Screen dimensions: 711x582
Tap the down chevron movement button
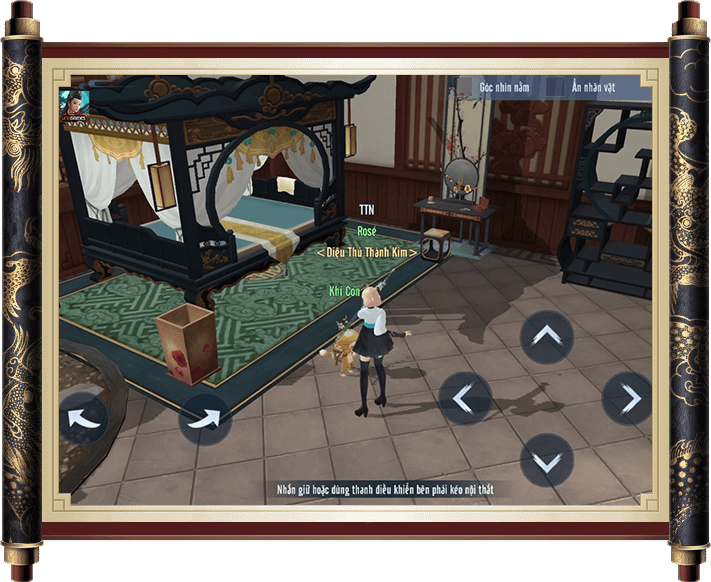tap(547, 461)
